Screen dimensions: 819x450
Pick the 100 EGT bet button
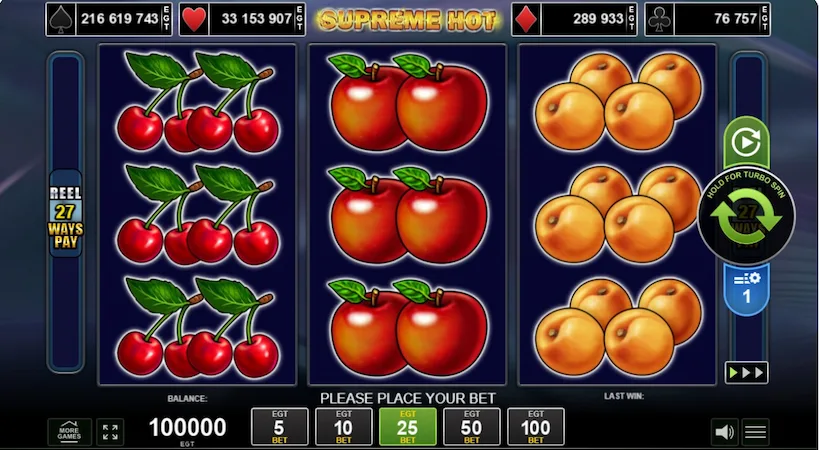click(536, 427)
